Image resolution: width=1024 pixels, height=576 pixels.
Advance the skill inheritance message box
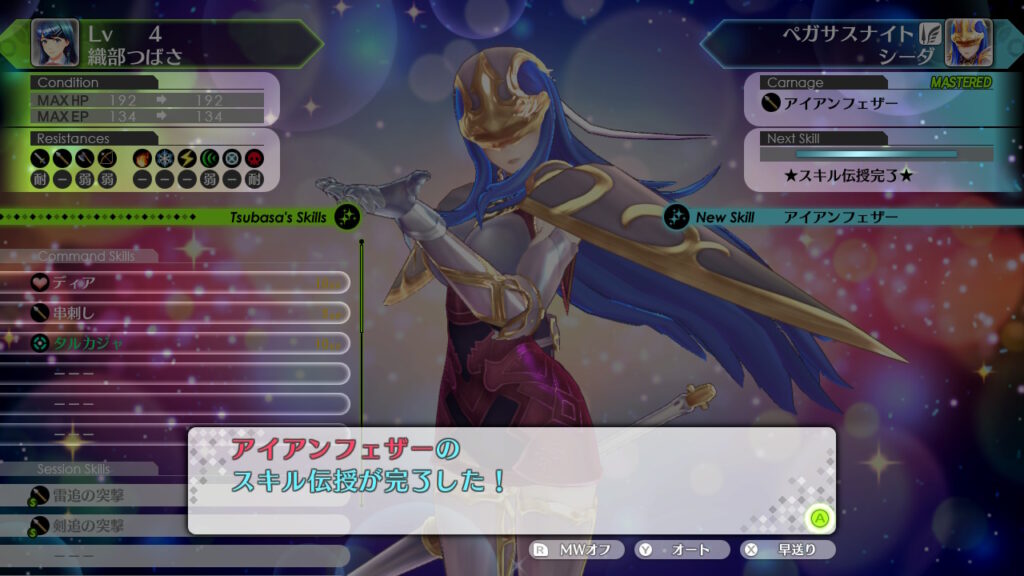tap(820, 518)
